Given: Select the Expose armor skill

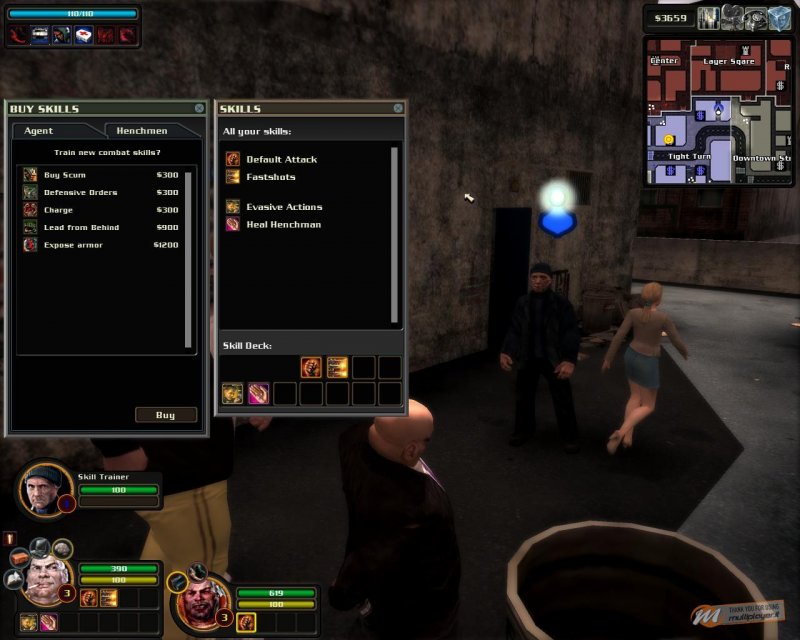Looking at the screenshot, I should pyautogui.click(x=72, y=245).
